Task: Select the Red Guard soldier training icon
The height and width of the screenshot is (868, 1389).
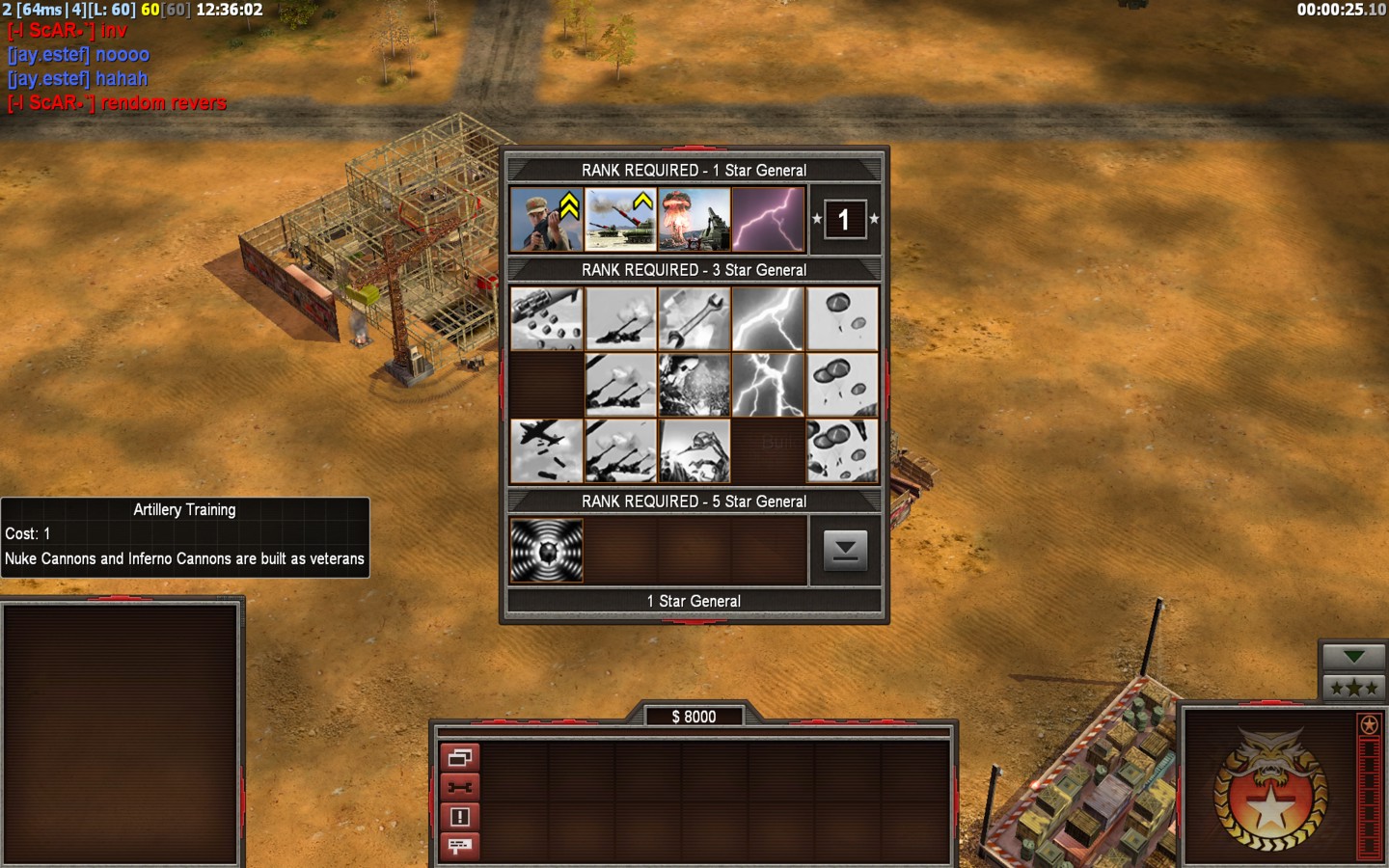Action: tap(546, 219)
